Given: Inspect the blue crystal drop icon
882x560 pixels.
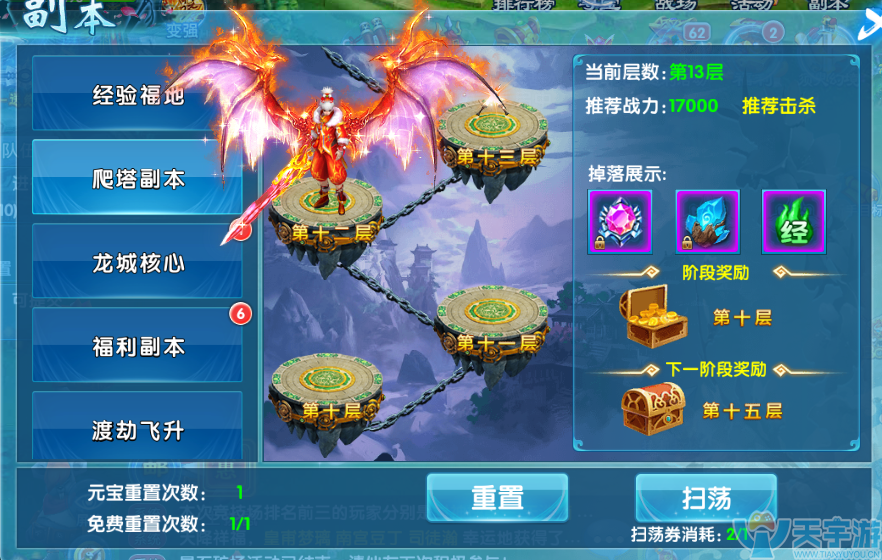Looking at the screenshot, I should point(707,222).
